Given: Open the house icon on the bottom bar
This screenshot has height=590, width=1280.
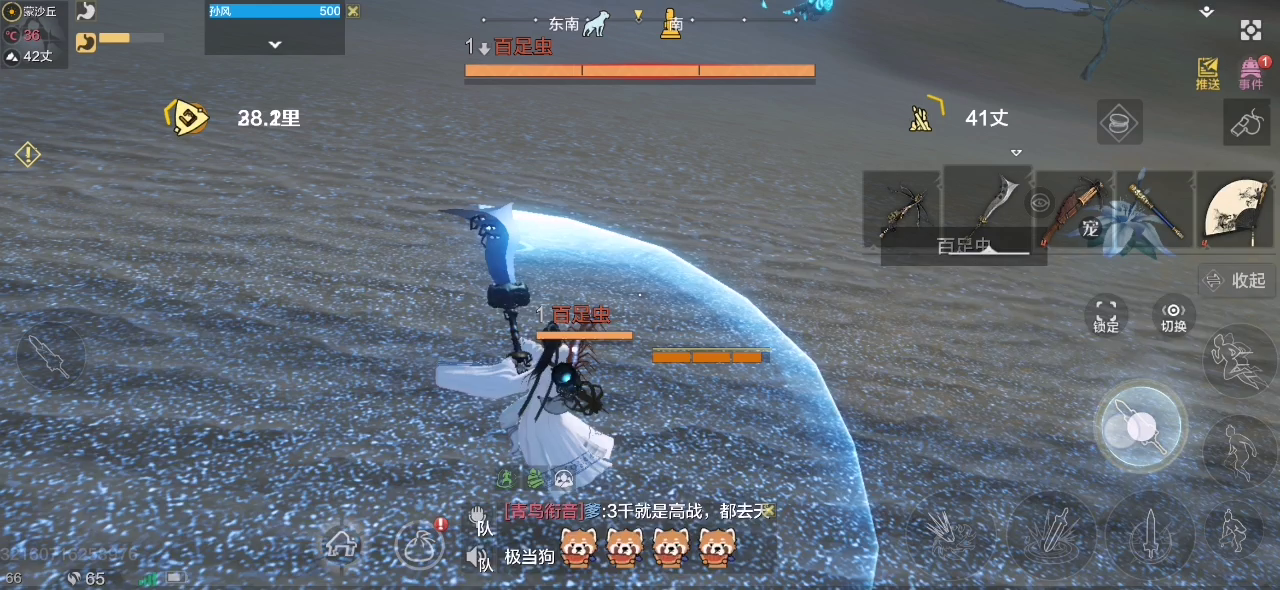Looking at the screenshot, I should click(340, 546).
